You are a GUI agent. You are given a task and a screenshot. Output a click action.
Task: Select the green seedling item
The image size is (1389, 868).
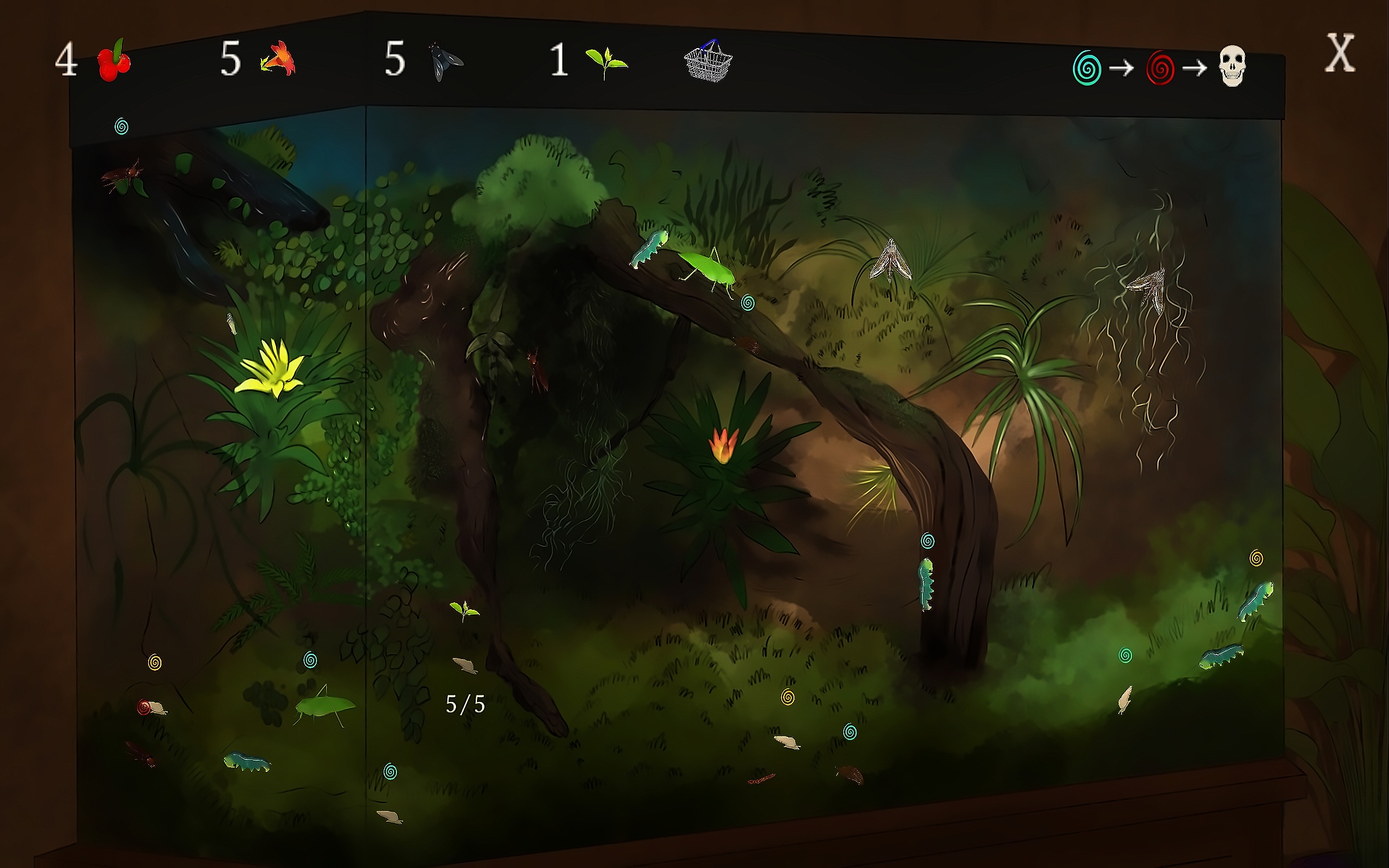605,61
